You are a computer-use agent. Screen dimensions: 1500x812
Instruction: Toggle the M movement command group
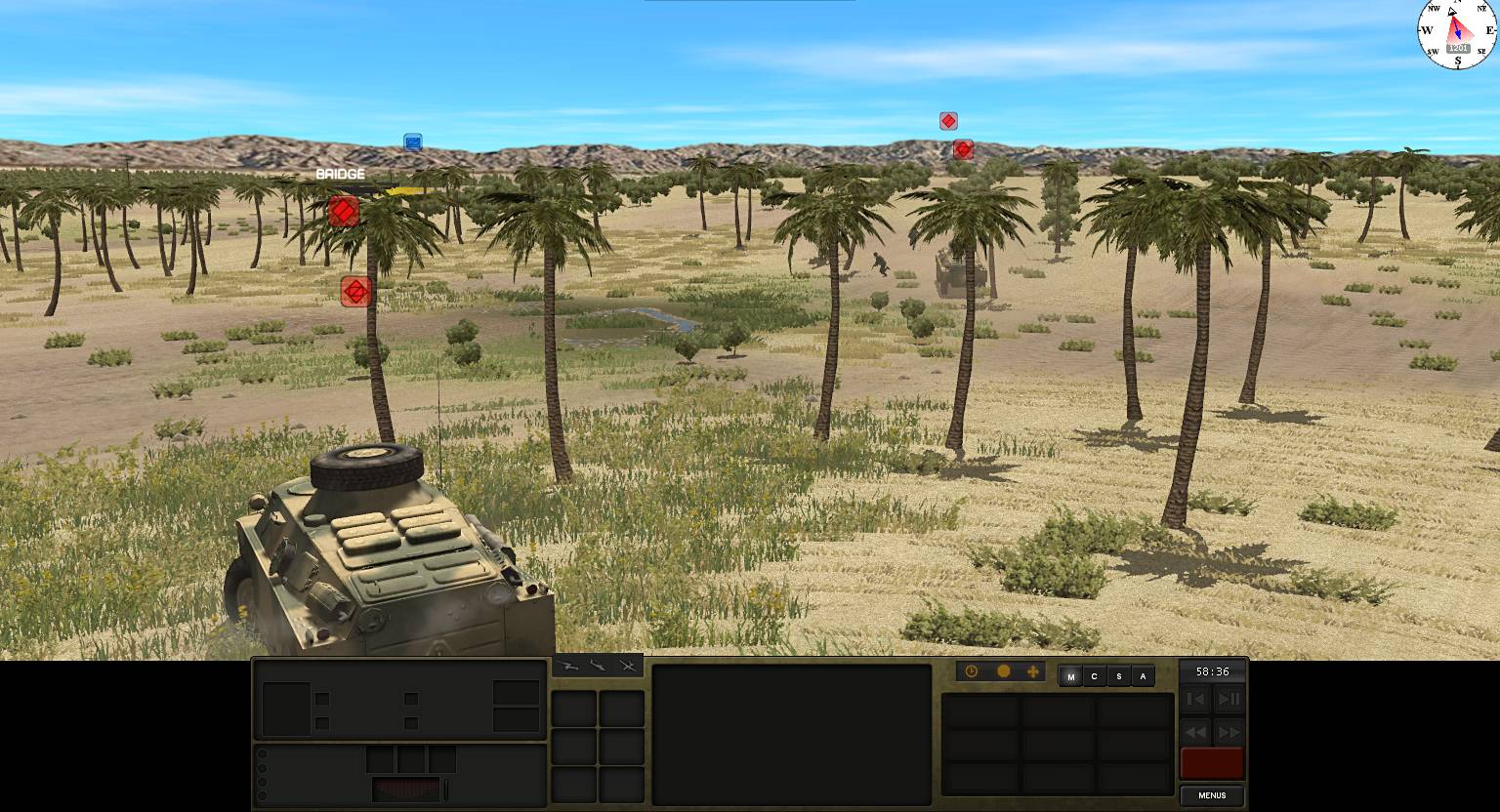1070,675
